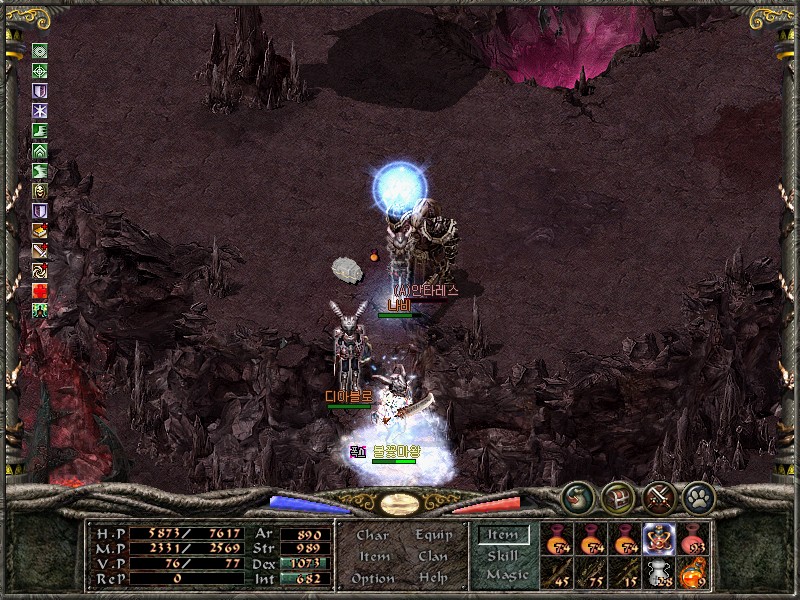Open the Help menu
The width and height of the screenshot is (800, 600).
[433, 578]
